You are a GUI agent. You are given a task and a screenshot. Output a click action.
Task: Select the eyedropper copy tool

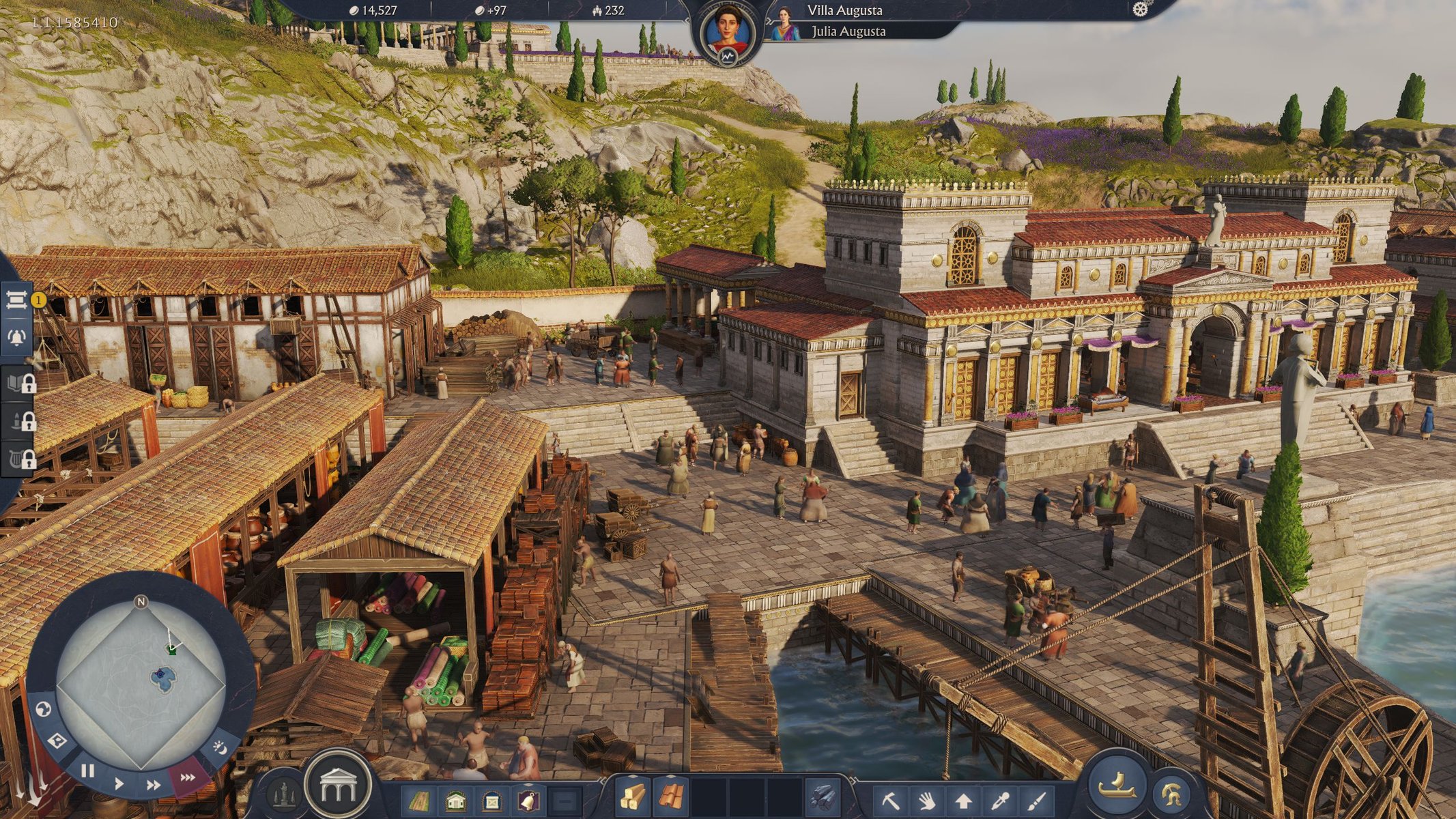pyautogui.click(x=1000, y=800)
